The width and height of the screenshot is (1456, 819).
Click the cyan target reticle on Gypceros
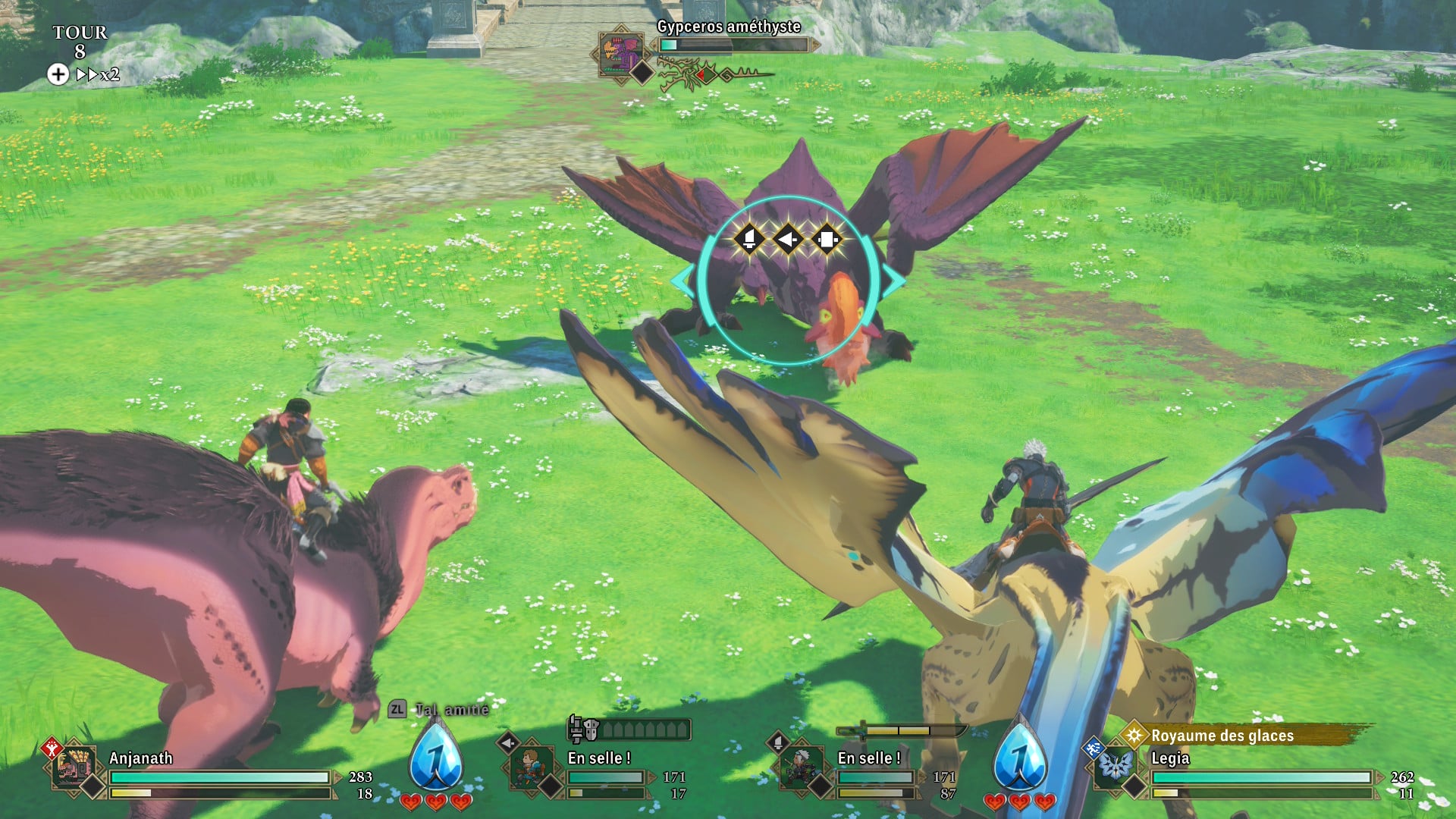[x=788, y=281]
